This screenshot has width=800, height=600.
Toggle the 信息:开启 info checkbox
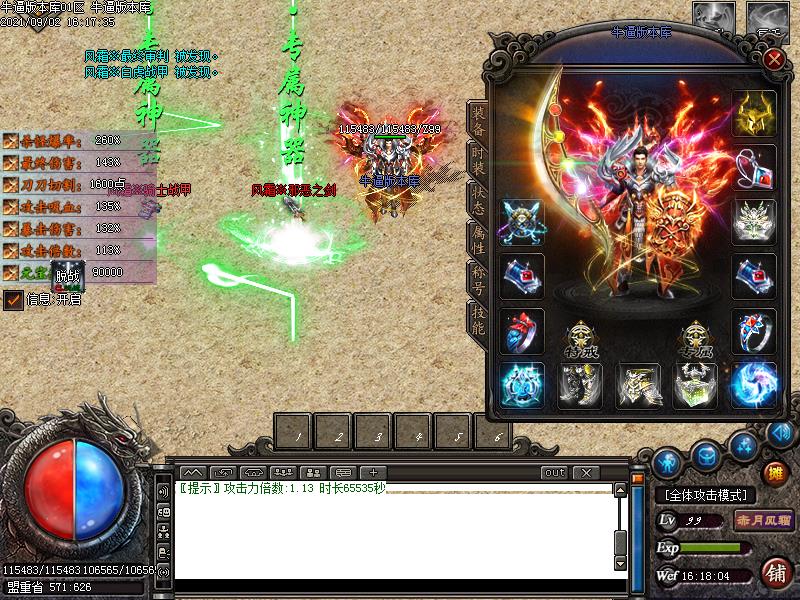(x=13, y=299)
